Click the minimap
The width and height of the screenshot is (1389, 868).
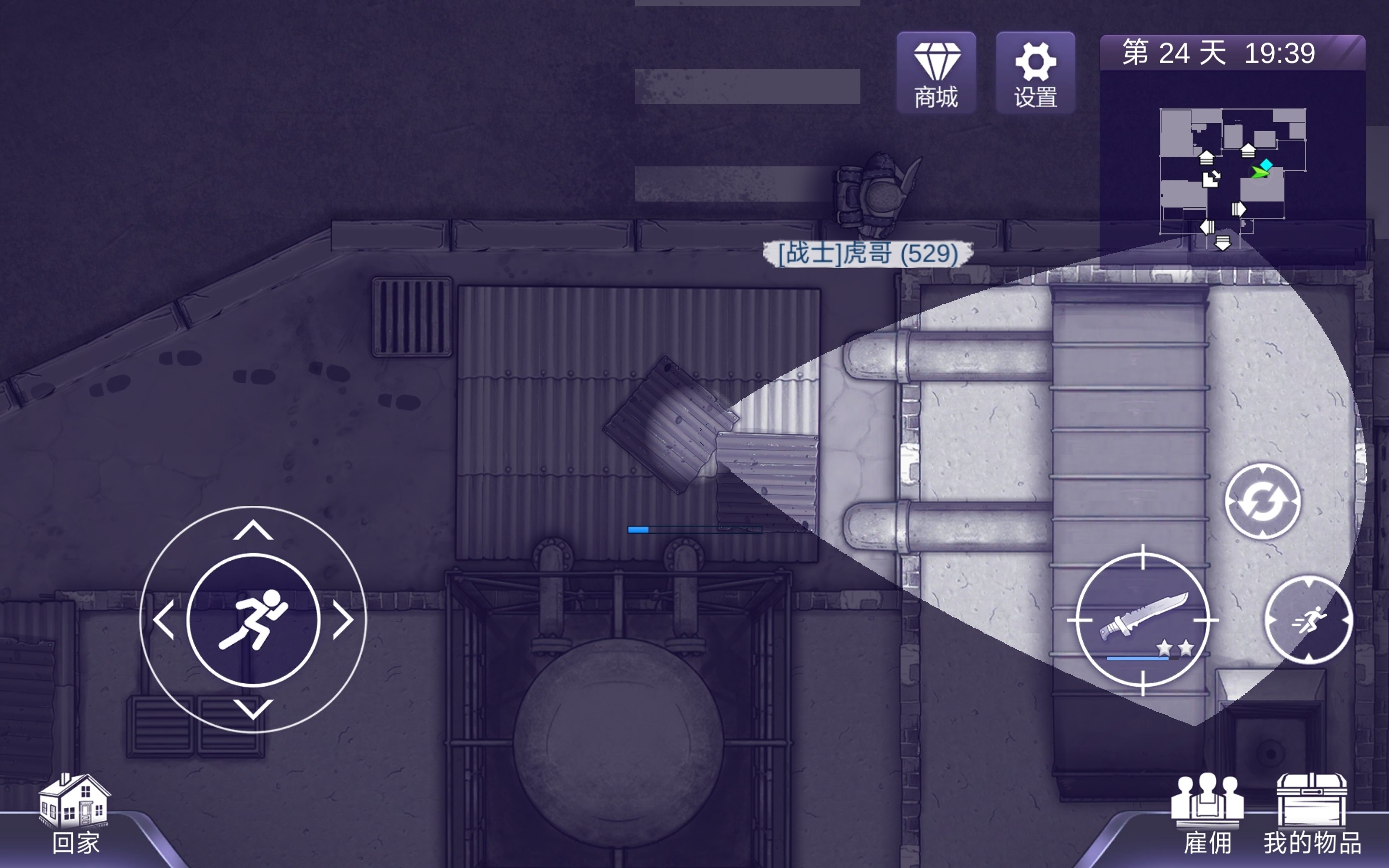click(x=1232, y=172)
